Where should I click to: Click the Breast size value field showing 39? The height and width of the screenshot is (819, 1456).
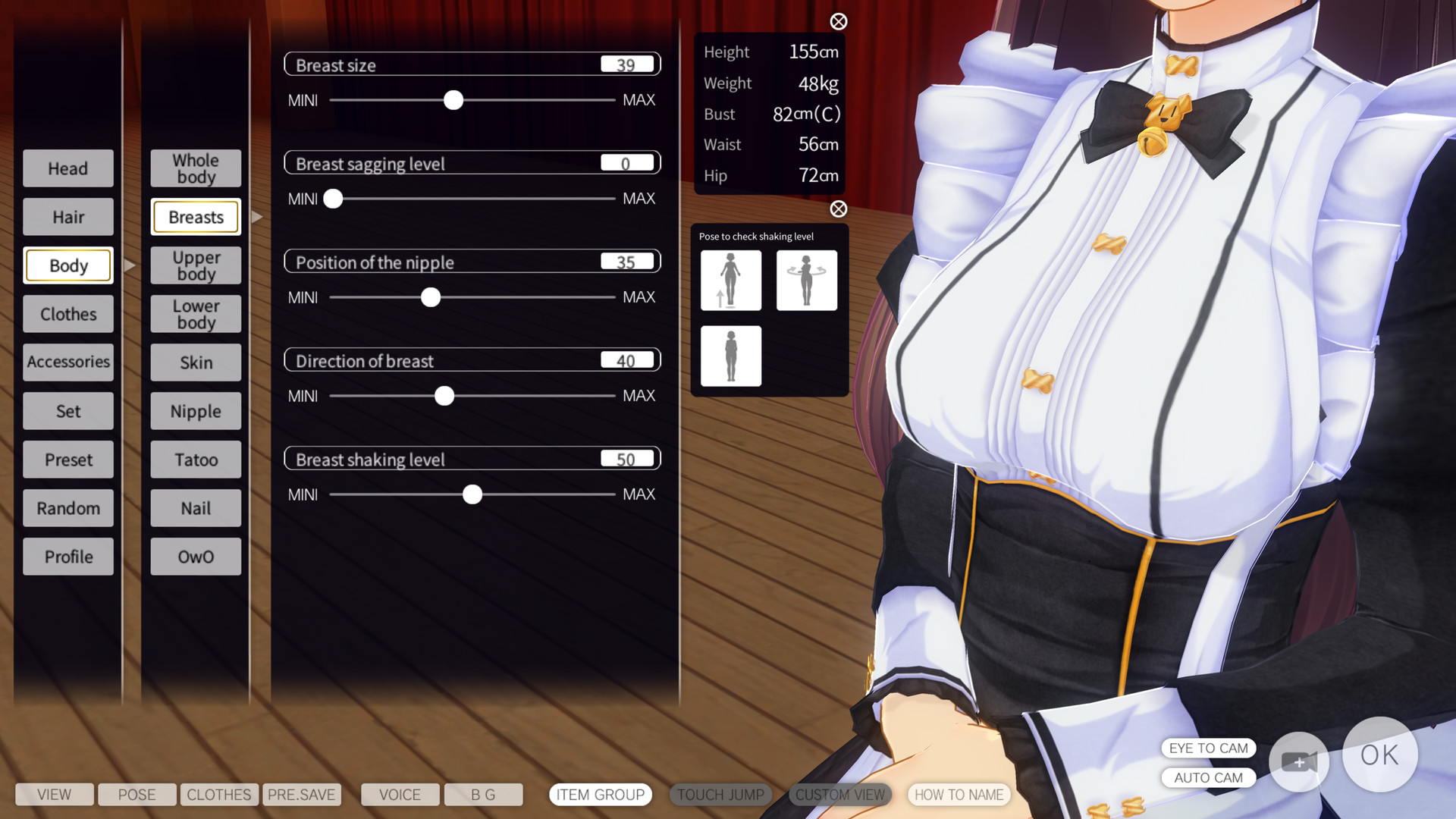tap(626, 64)
